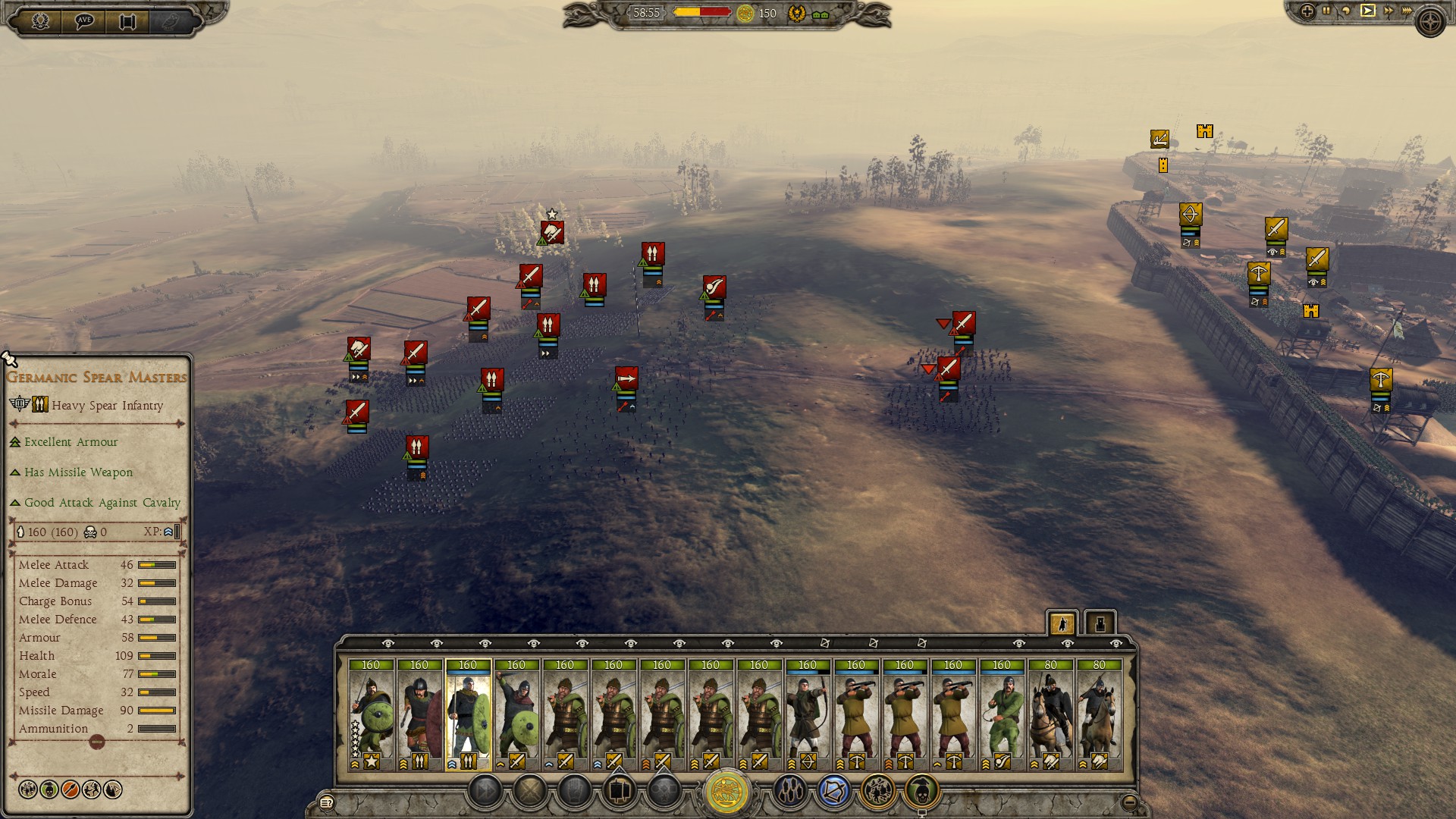Click the compass radar button
This screenshot has width=1456, height=819.
[1431, 22]
